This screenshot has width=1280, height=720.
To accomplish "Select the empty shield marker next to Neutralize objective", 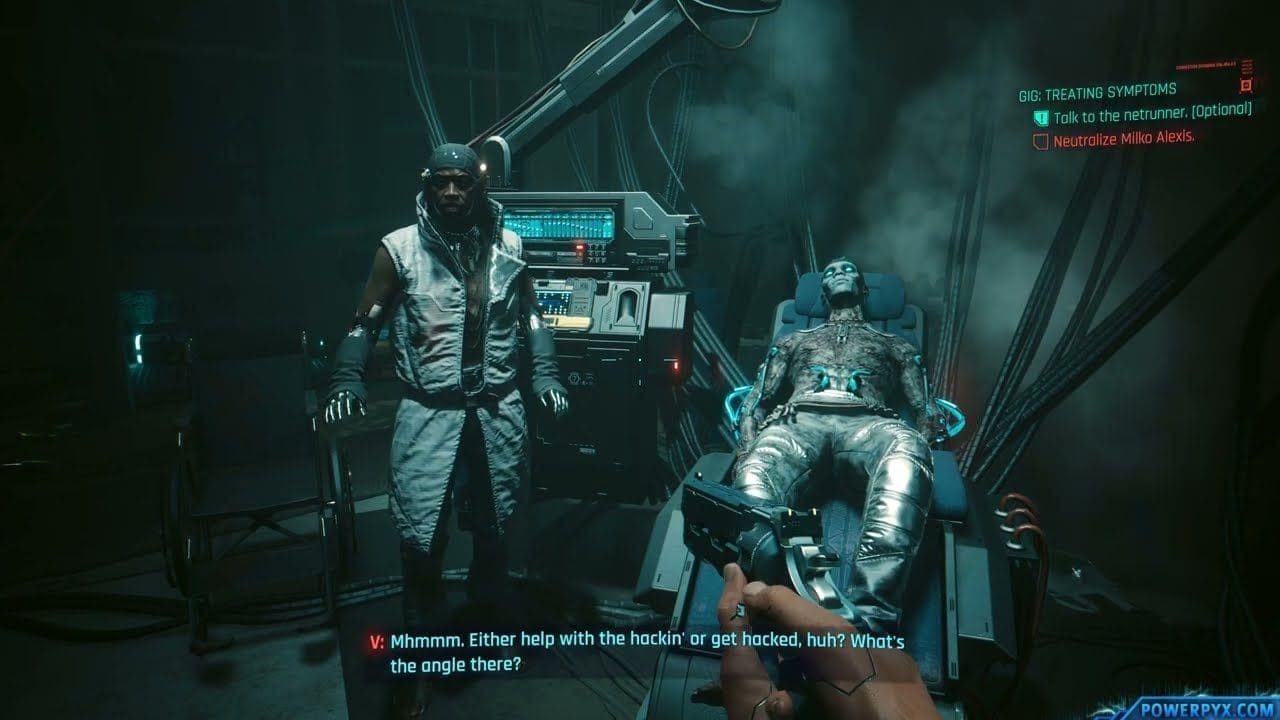I will (x=1040, y=139).
